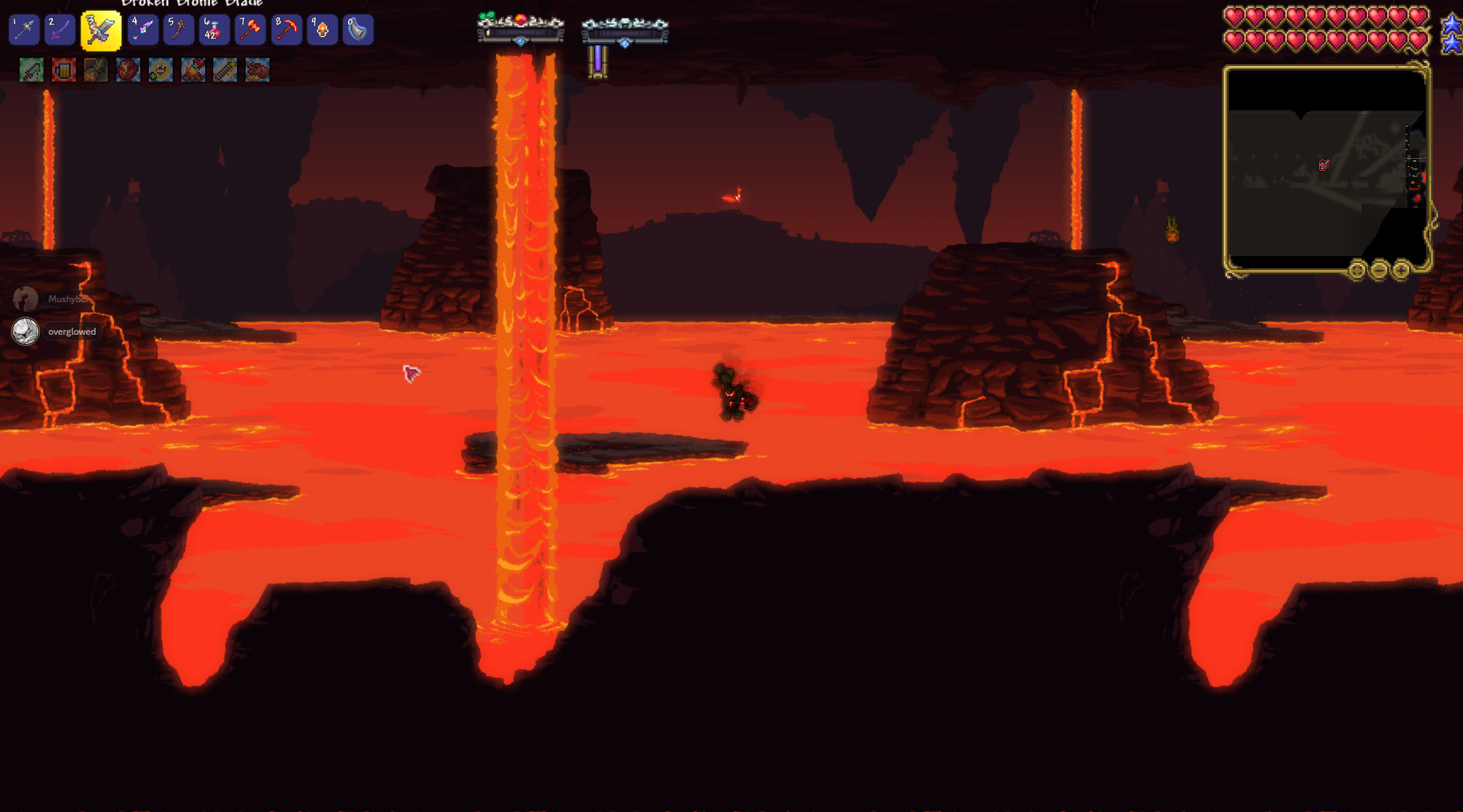The width and height of the screenshot is (1463, 812).
Task: Click the campfire regeneration buff icon
Action: (x=193, y=70)
